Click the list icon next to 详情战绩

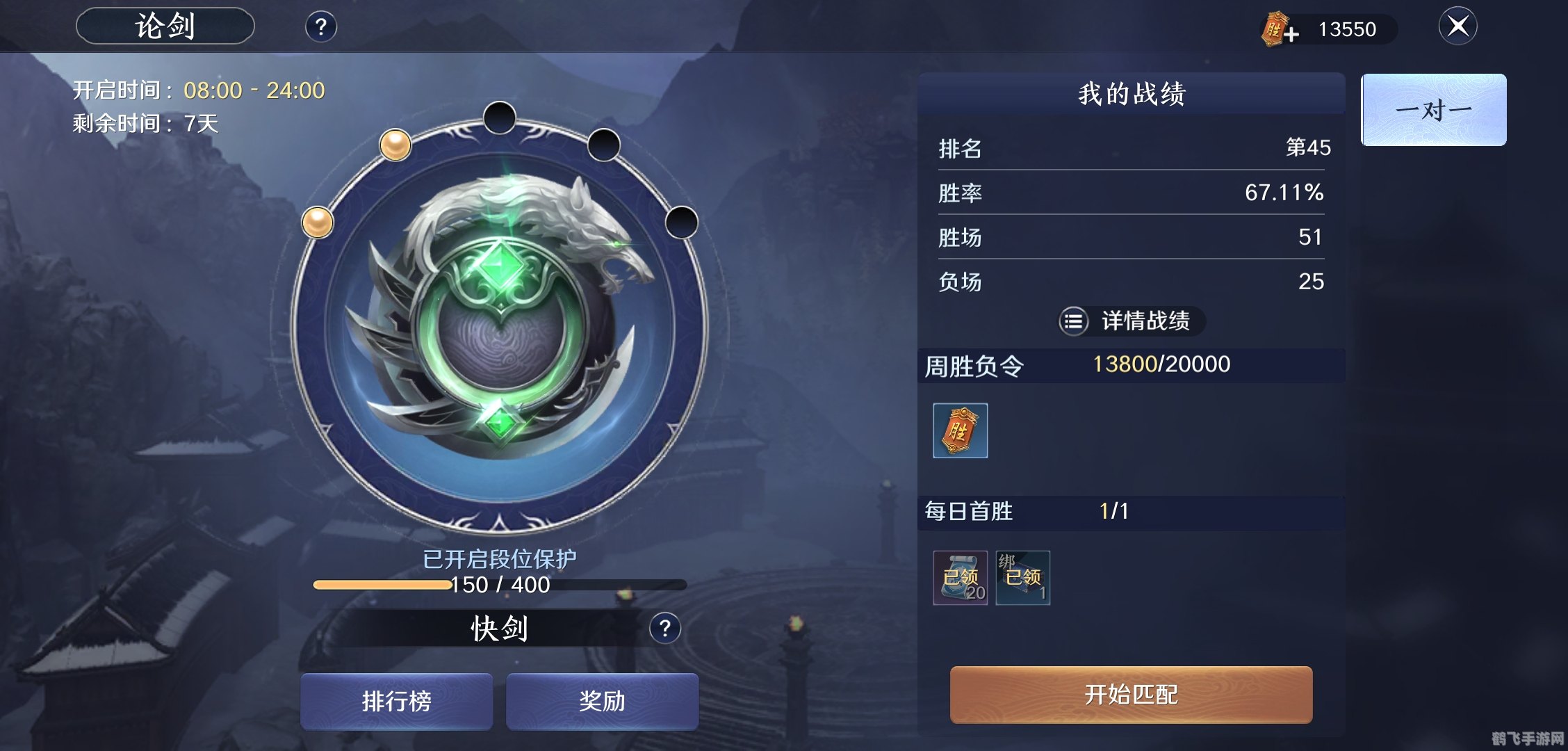(1074, 322)
